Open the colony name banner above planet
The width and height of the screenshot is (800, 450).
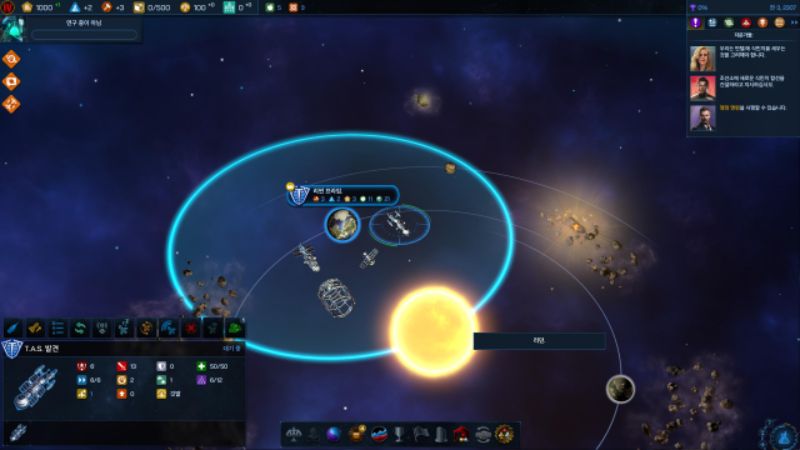(x=343, y=195)
